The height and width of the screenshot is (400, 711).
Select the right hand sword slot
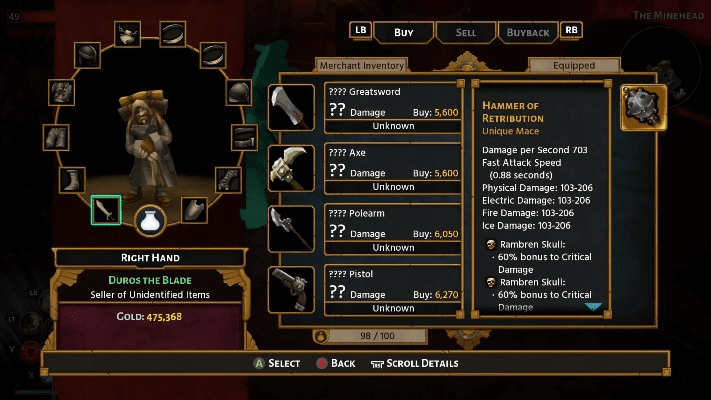pos(106,209)
